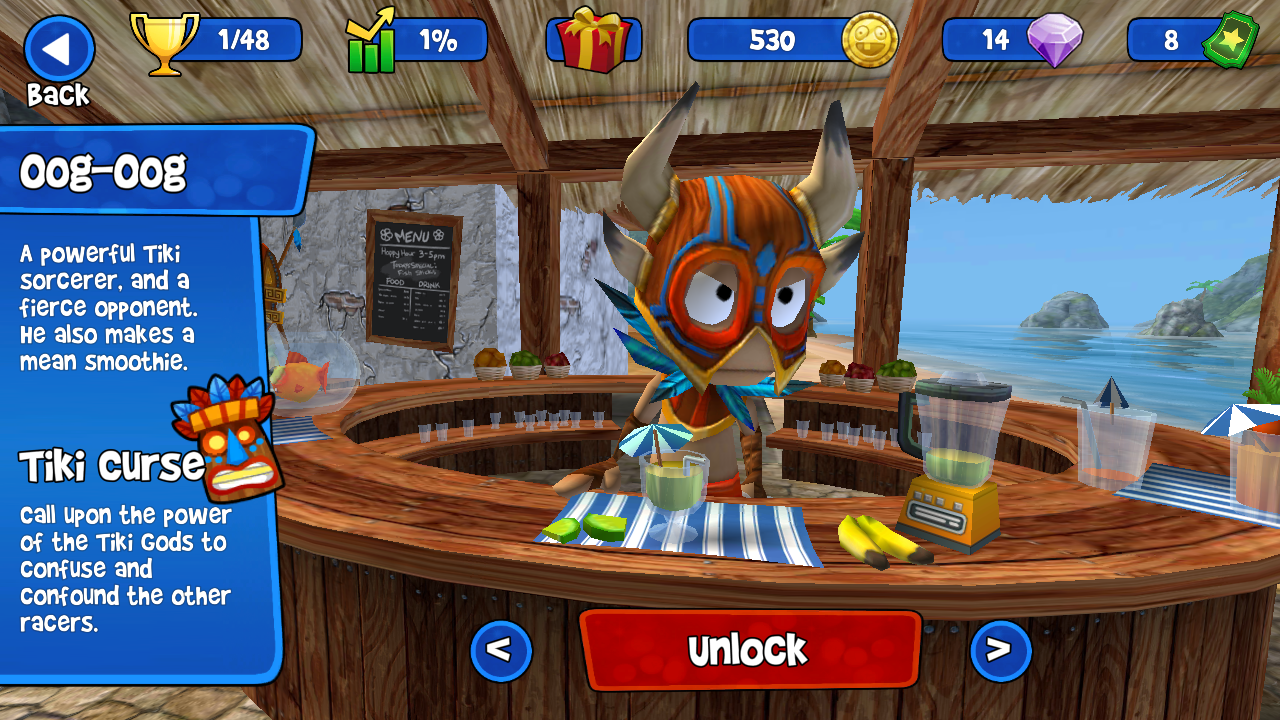The image size is (1280, 720).
Task: Show the previous character
Action: [x=500, y=651]
